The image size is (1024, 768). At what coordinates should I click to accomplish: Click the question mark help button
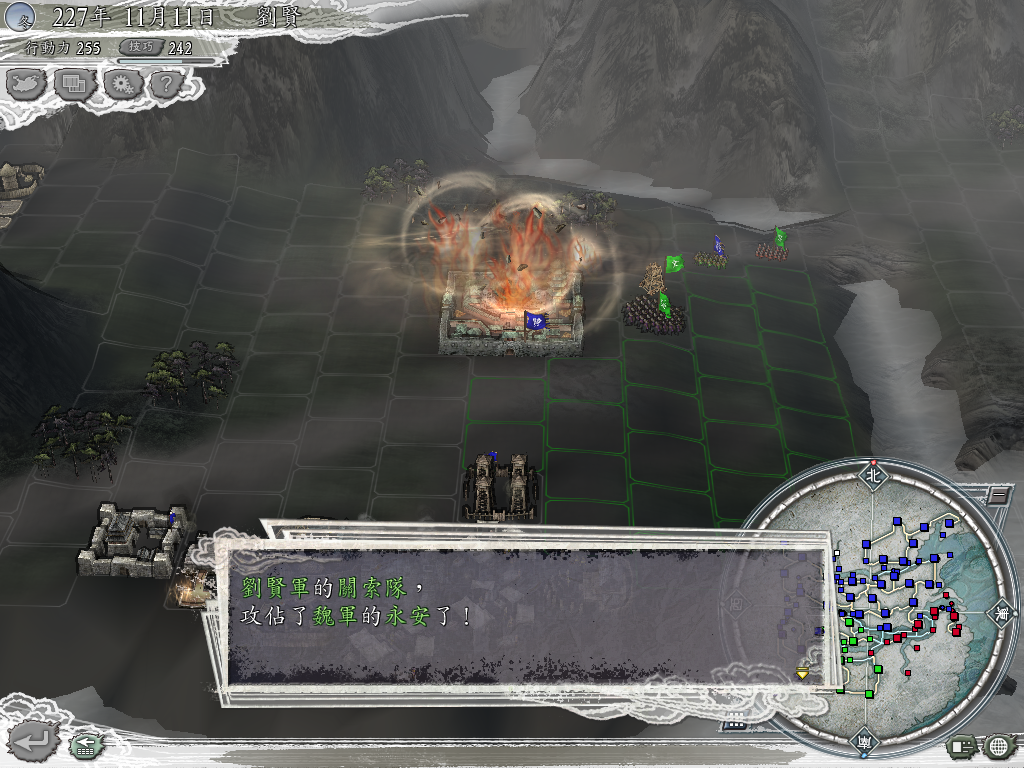(167, 84)
